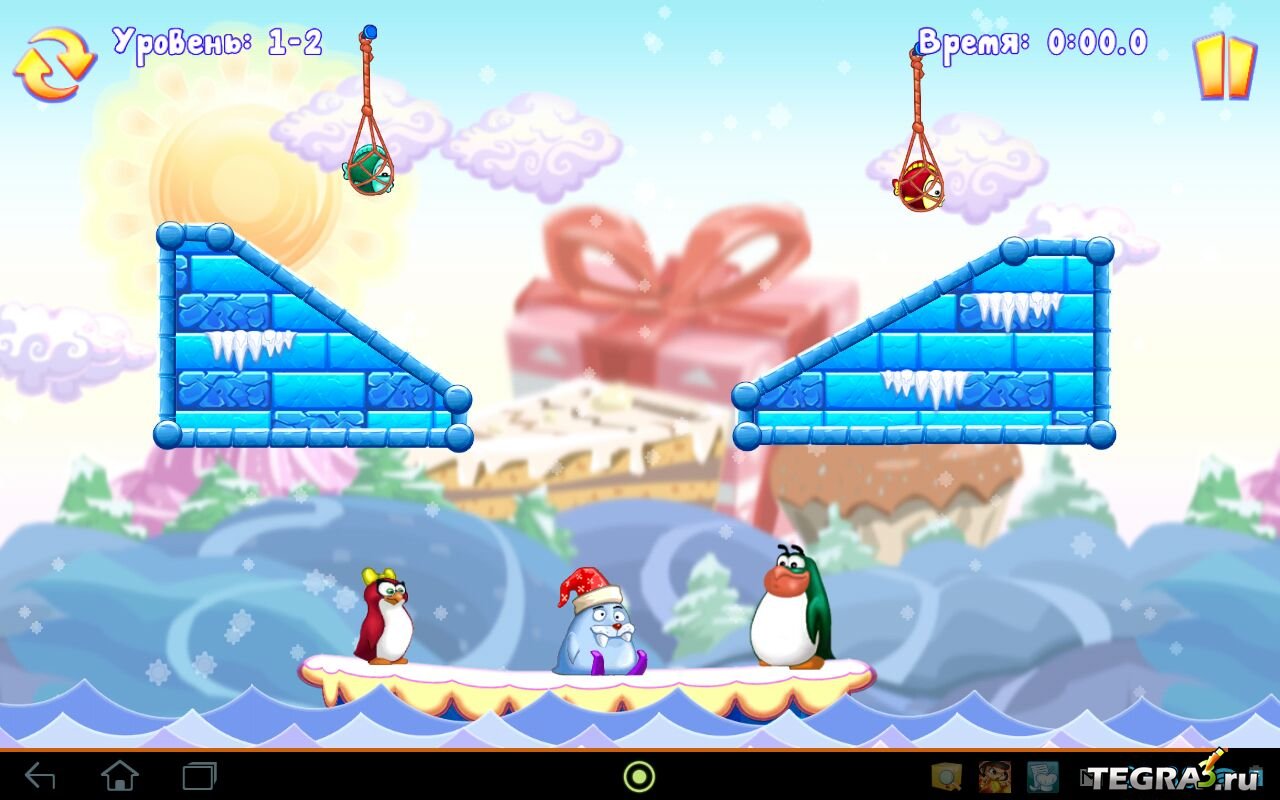Restart the level with the arrows button
The width and height of the screenshot is (1280, 800).
point(54,63)
